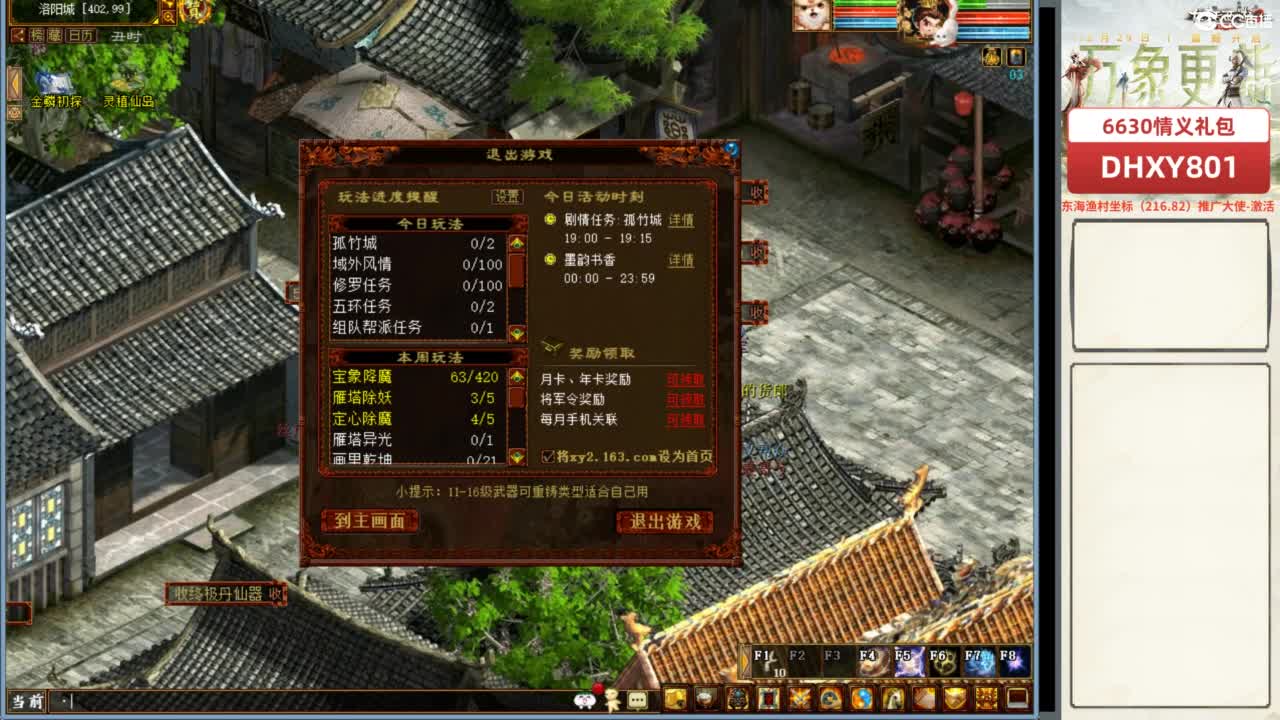Image resolution: width=1280 pixels, height=720 pixels.
Task: Open the 日历 calendar menu item
Action: pos(78,35)
